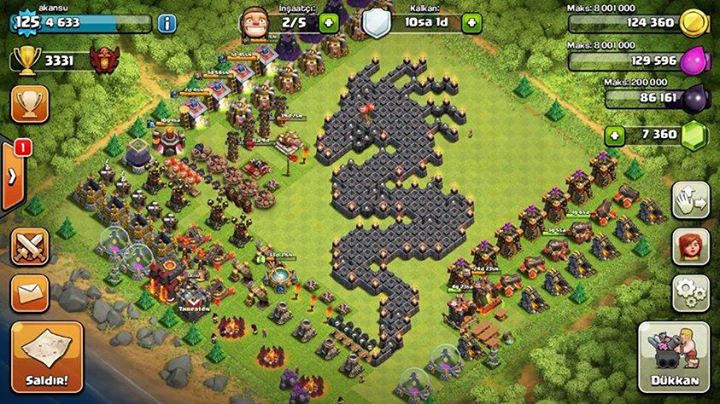The image size is (720, 404).
Task: Open clan wars crossed swords button
Action: click(x=30, y=246)
